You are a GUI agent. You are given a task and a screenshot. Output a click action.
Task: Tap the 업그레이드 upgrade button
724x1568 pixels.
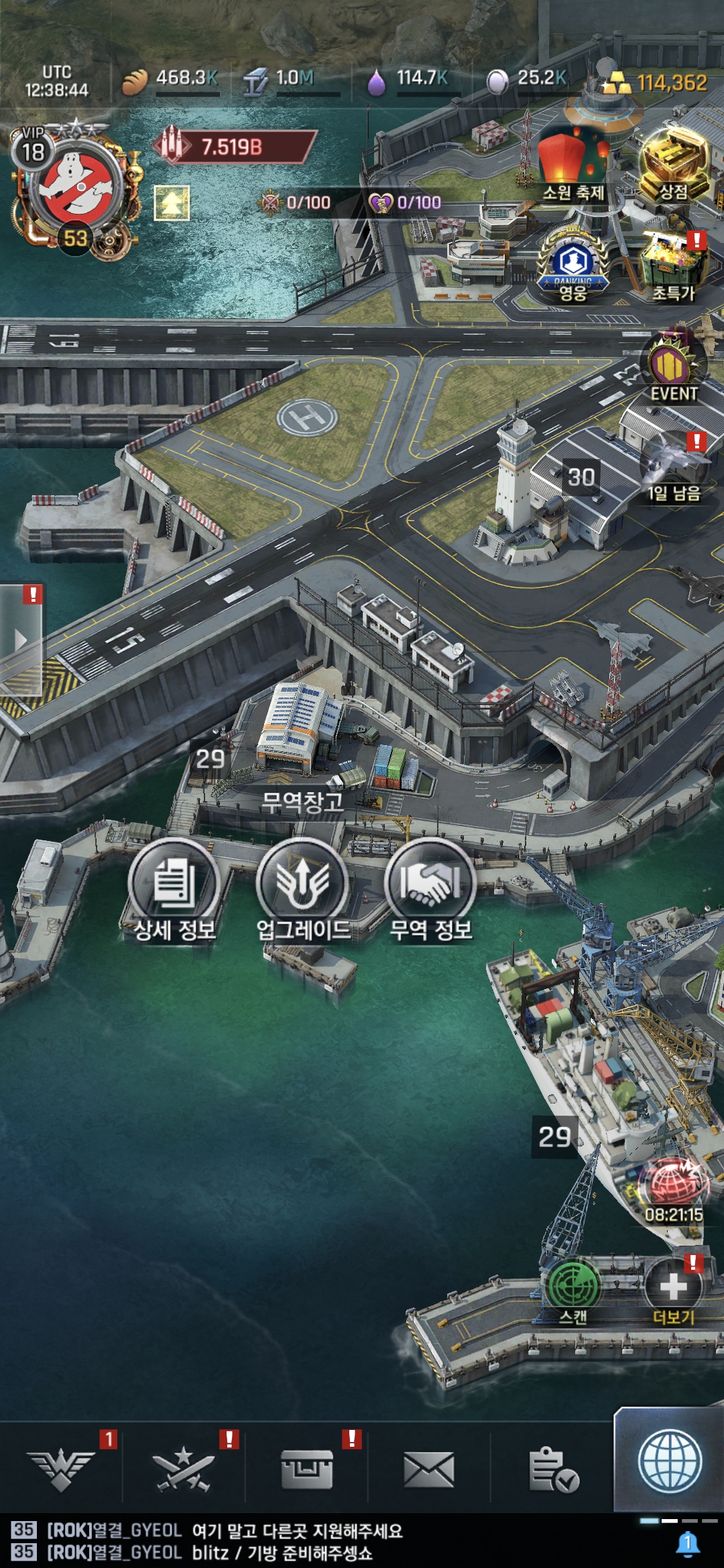click(303, 885)
